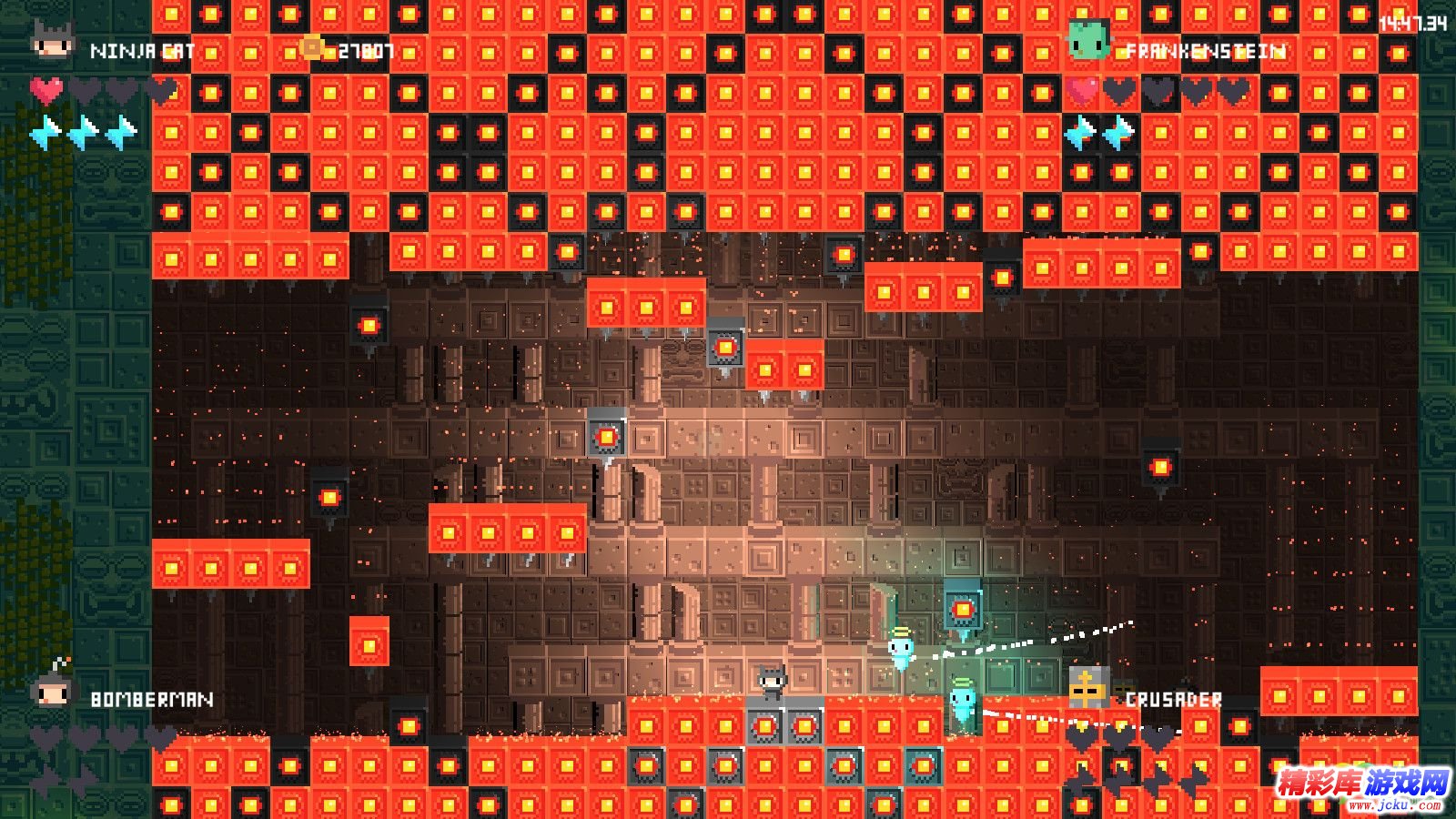Viewport: 1456px width, 819px height.
Task: Click the Bomberman player portrait
Action: [x=52, y=690]
